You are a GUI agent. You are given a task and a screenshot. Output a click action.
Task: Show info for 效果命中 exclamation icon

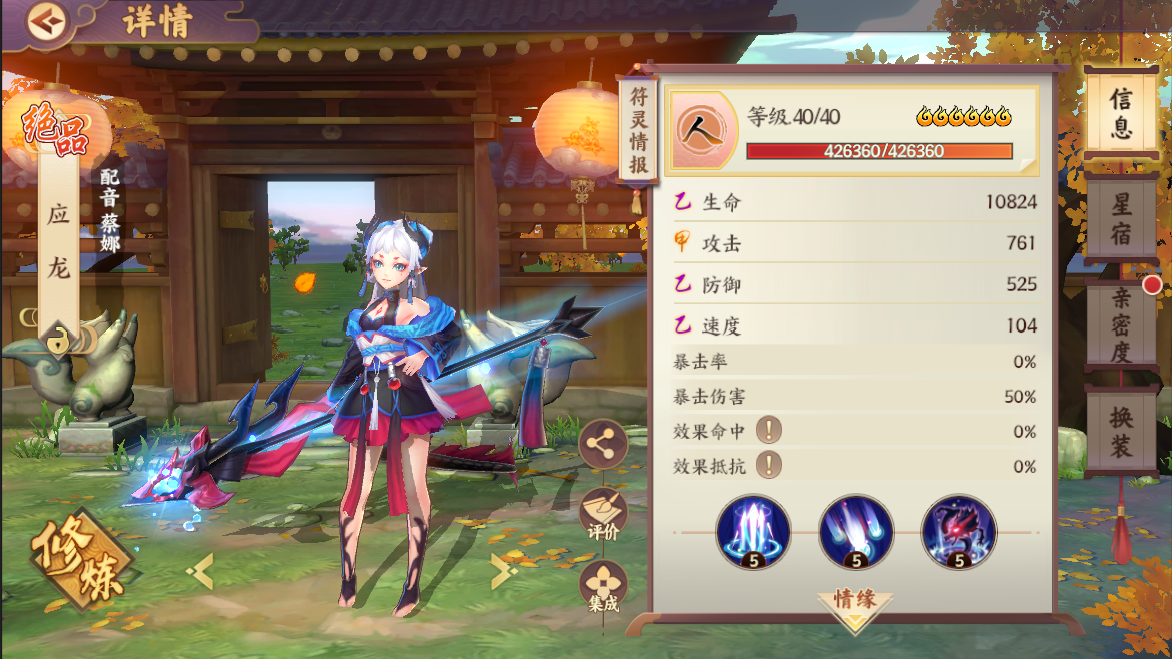click(x=768, y=431)
